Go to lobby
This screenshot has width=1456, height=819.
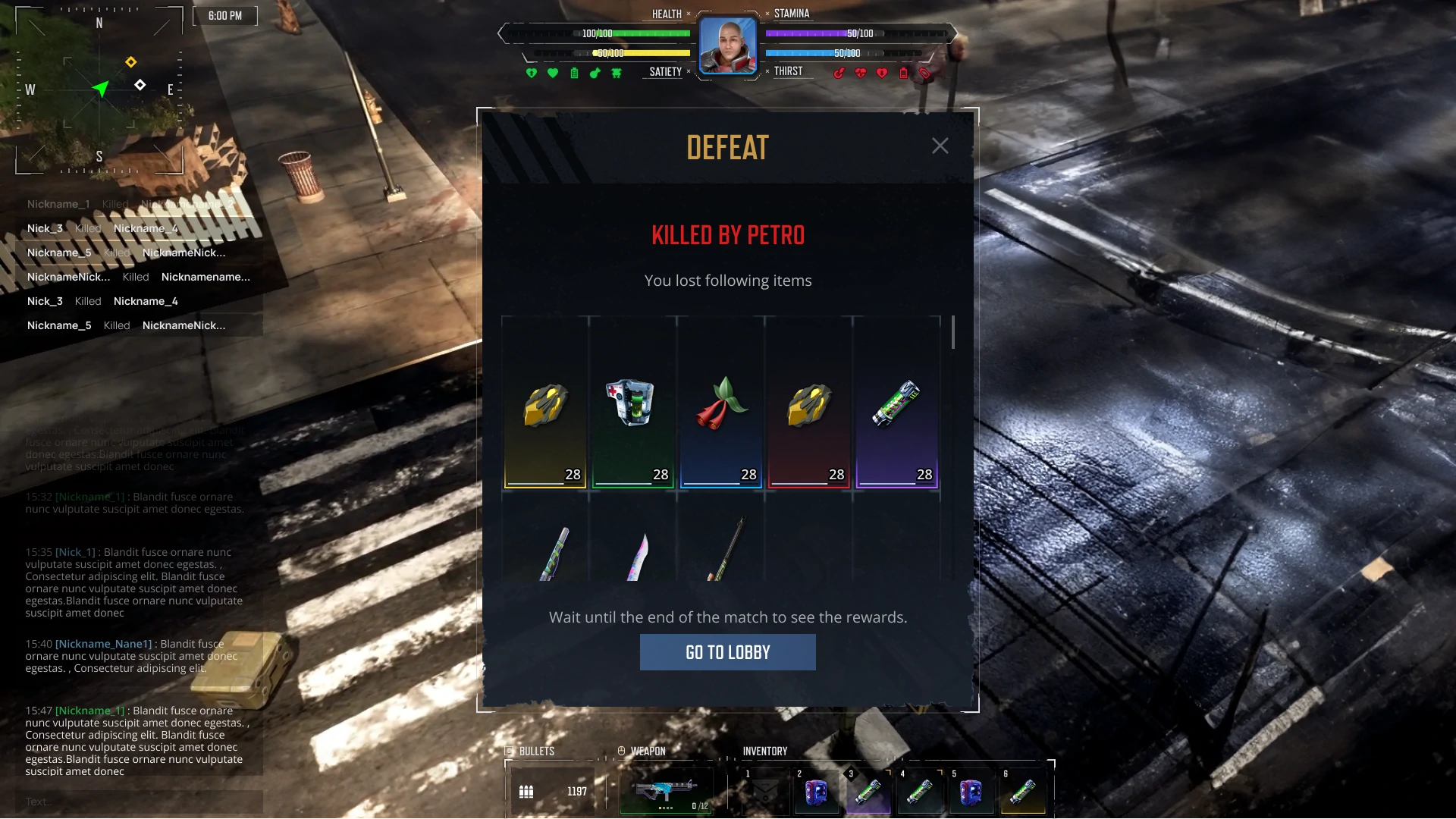727,652
